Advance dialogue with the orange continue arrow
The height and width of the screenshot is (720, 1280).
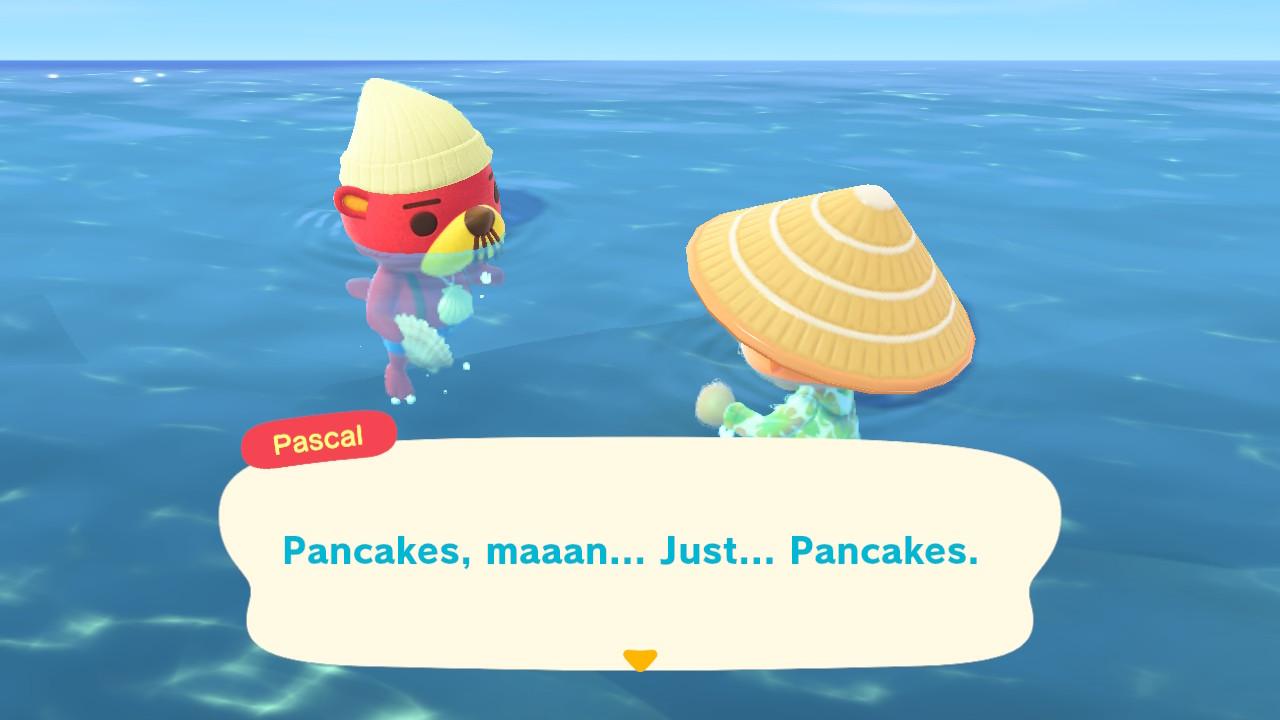click(639, 660)
